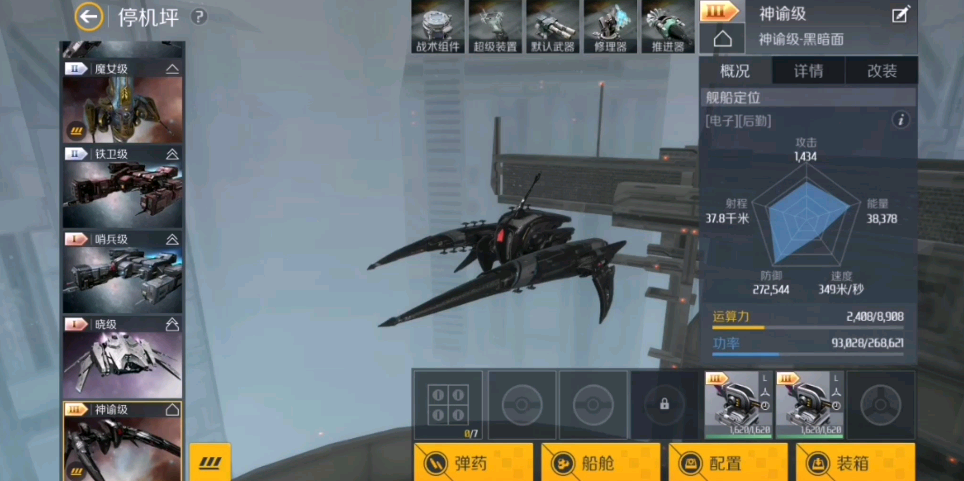Go back from the 停机坪 hangar screen
The height and width of the screenshot is (481, 964).
[89, 16]
